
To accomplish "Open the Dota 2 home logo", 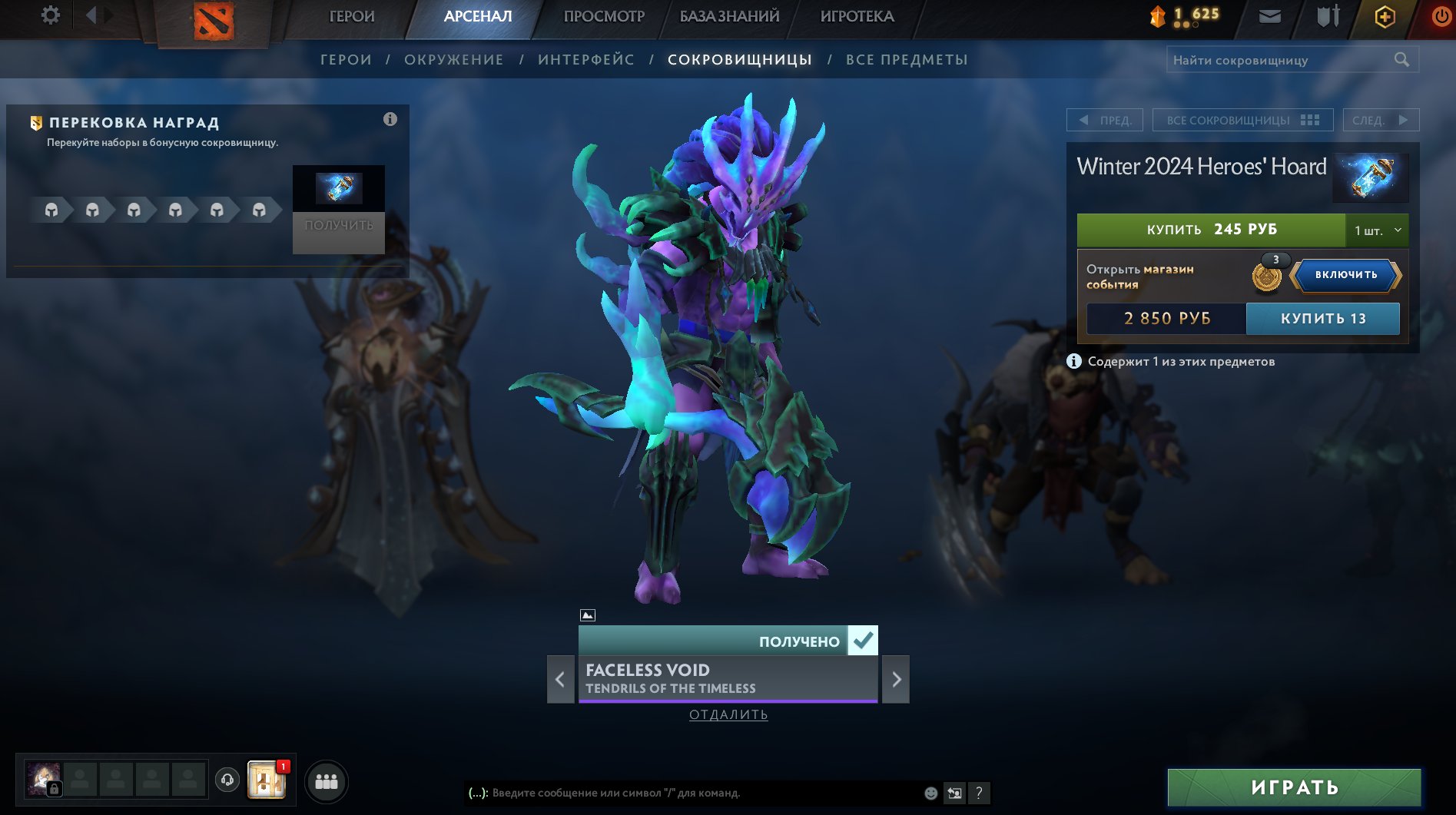I will [x=213, y=19].
